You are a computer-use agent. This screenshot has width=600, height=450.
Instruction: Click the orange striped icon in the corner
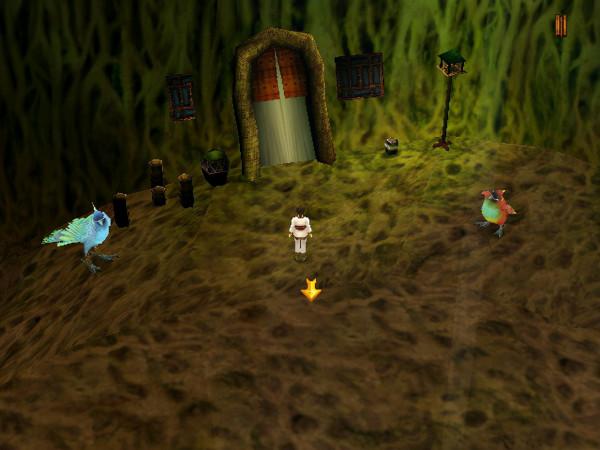point(560,26)
